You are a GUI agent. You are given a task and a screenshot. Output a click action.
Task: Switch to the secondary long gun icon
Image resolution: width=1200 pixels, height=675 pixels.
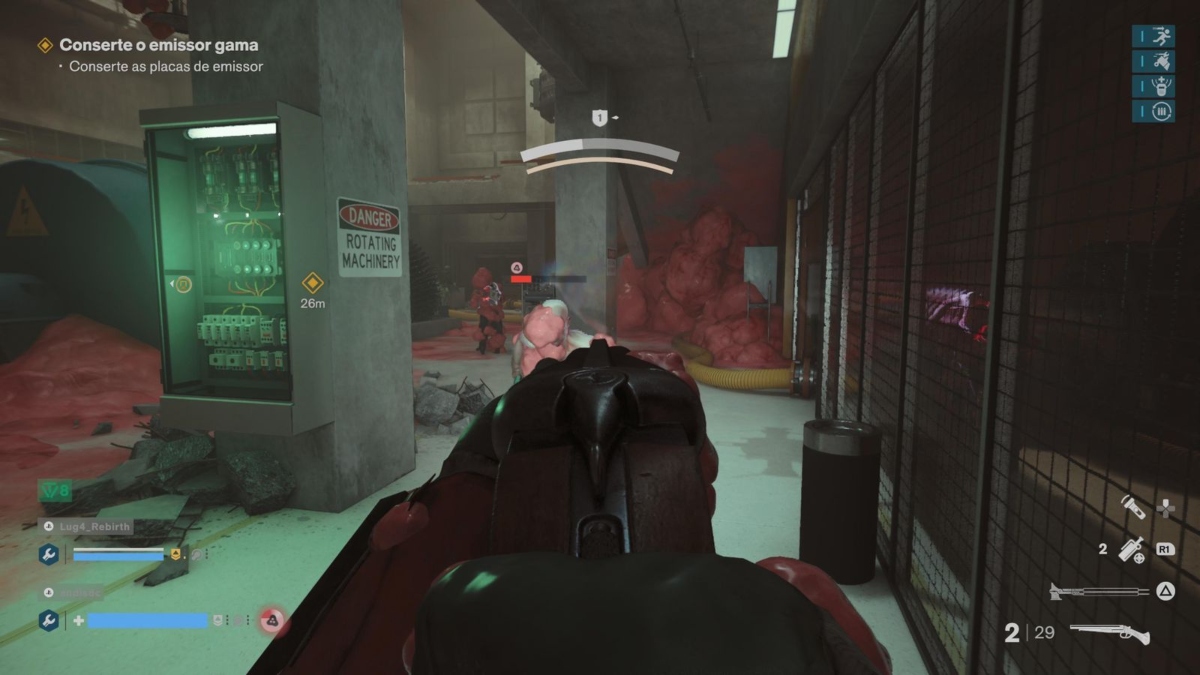pos(1099,591)
